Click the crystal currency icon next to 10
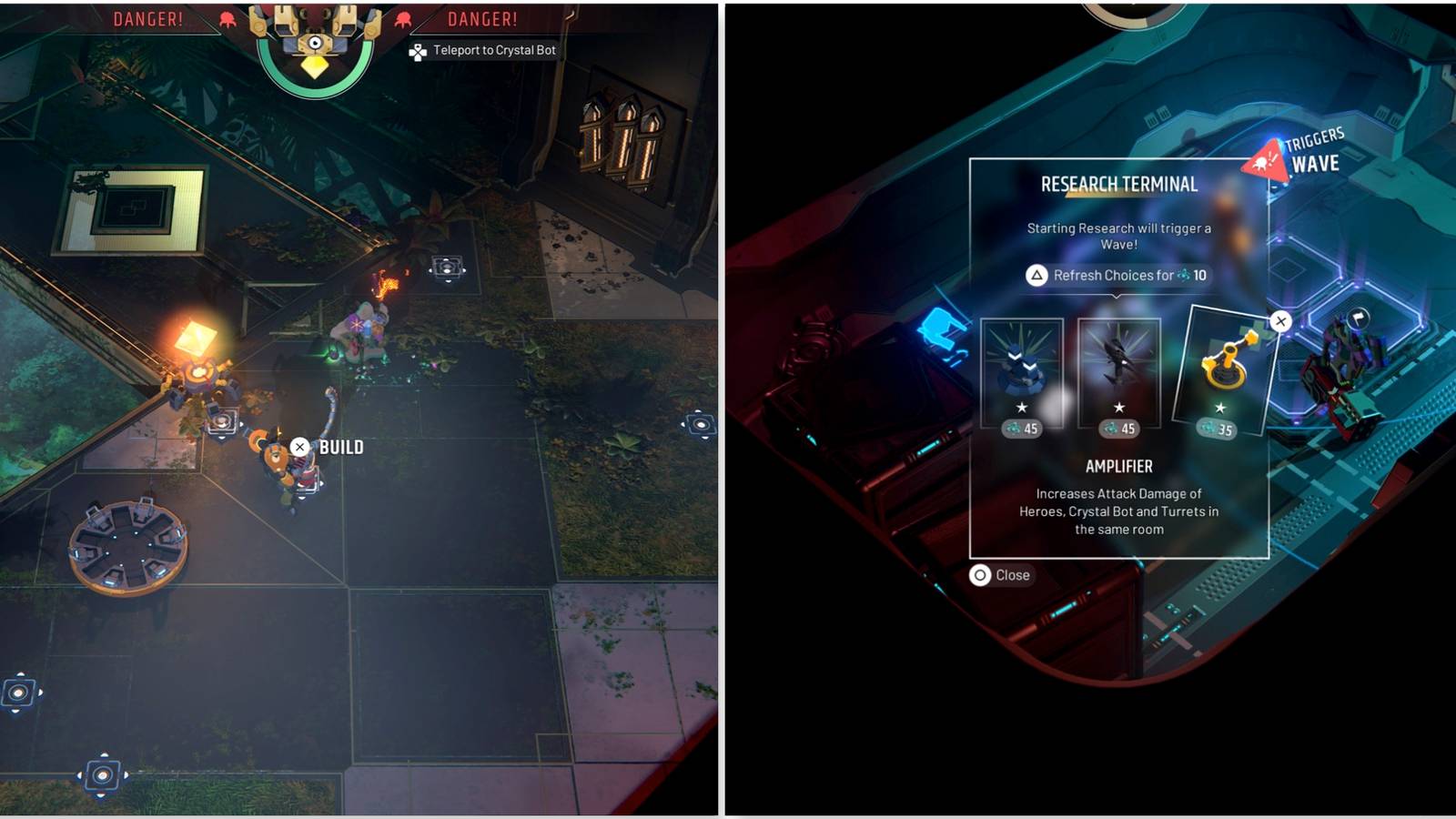1456x819 pixels. pos(1184,275)
